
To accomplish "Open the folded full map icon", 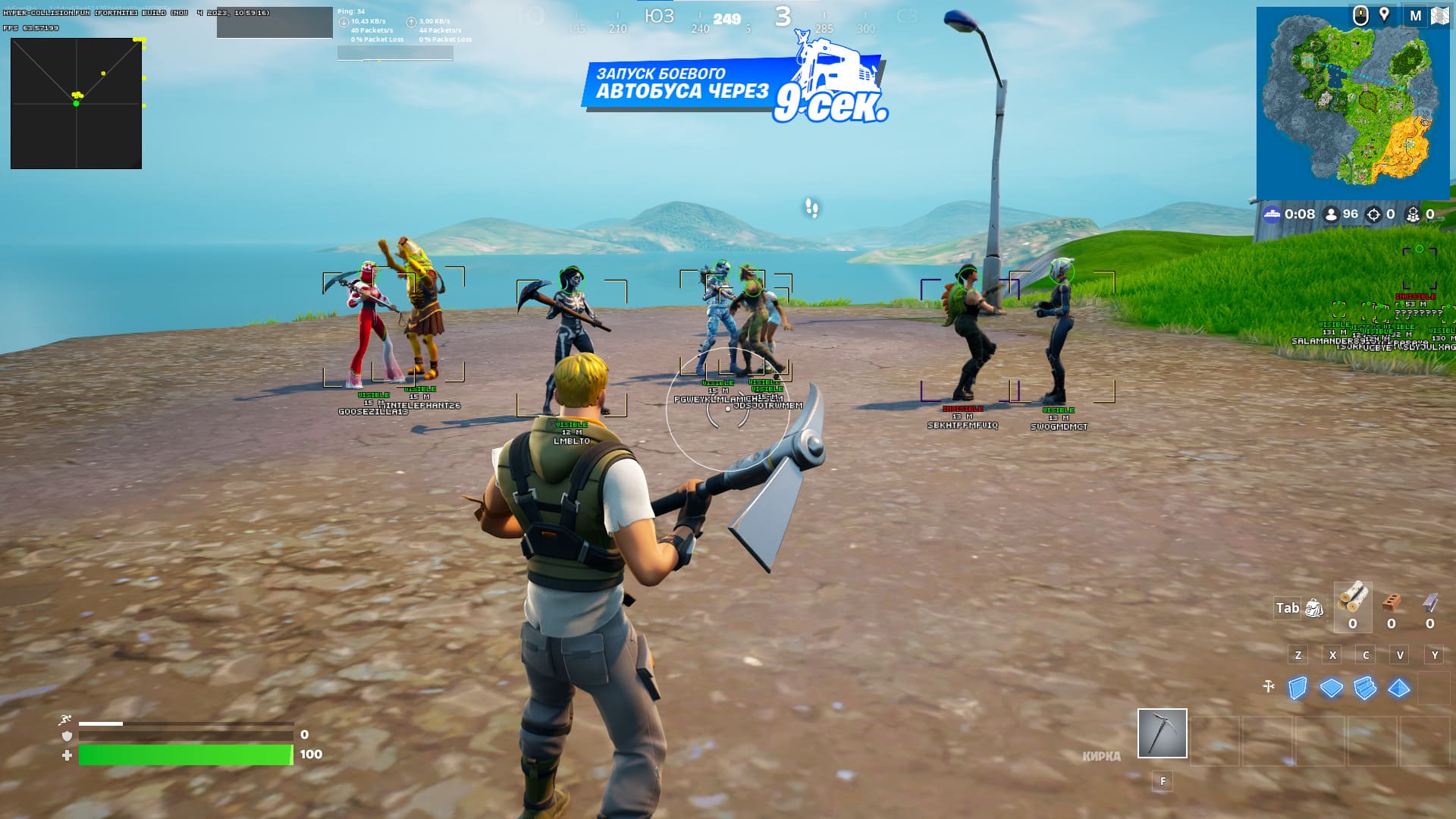I will pos(1439,15).
